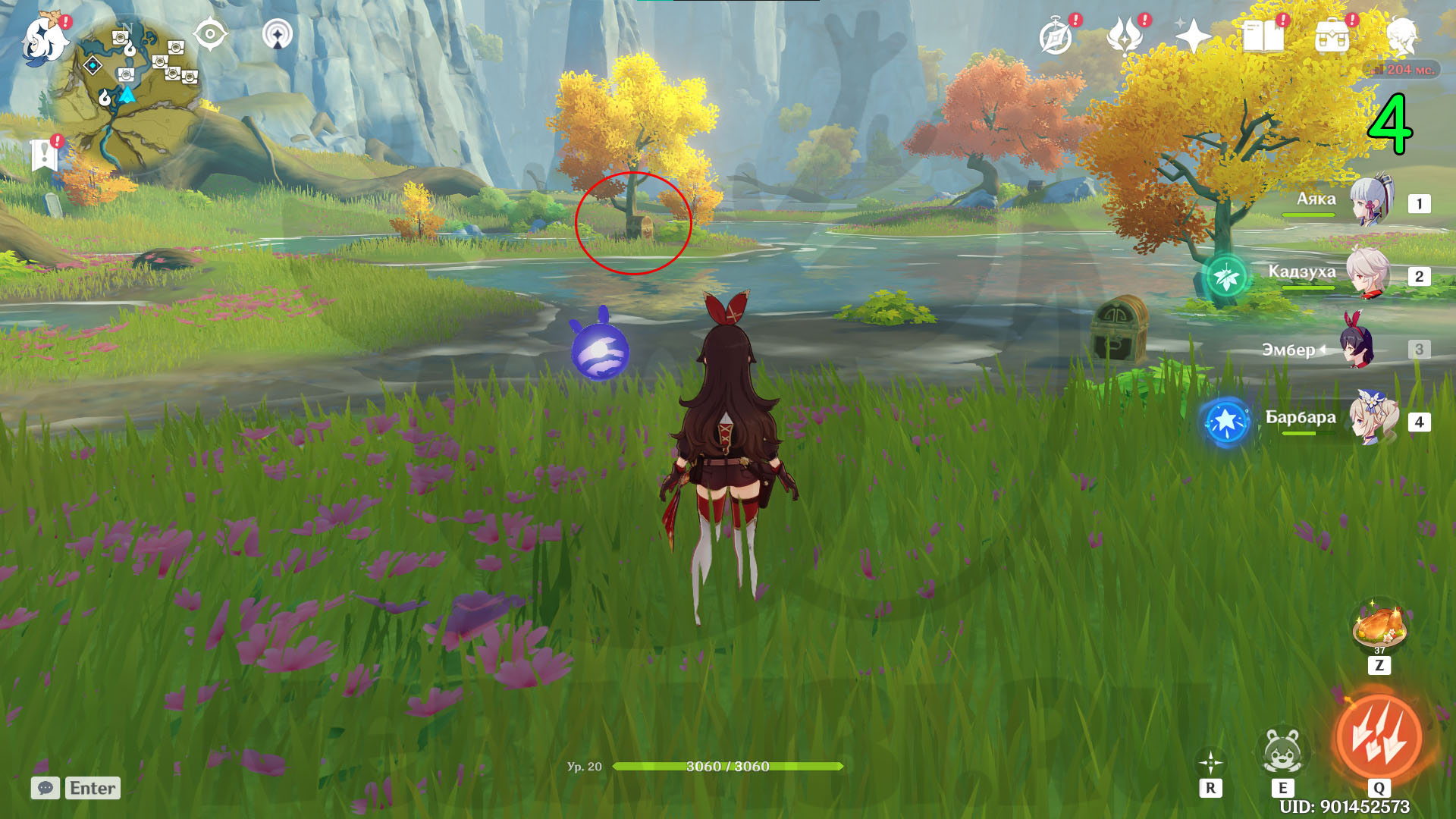Open the adventurer handbook book icon

[x=1263, y=36]
